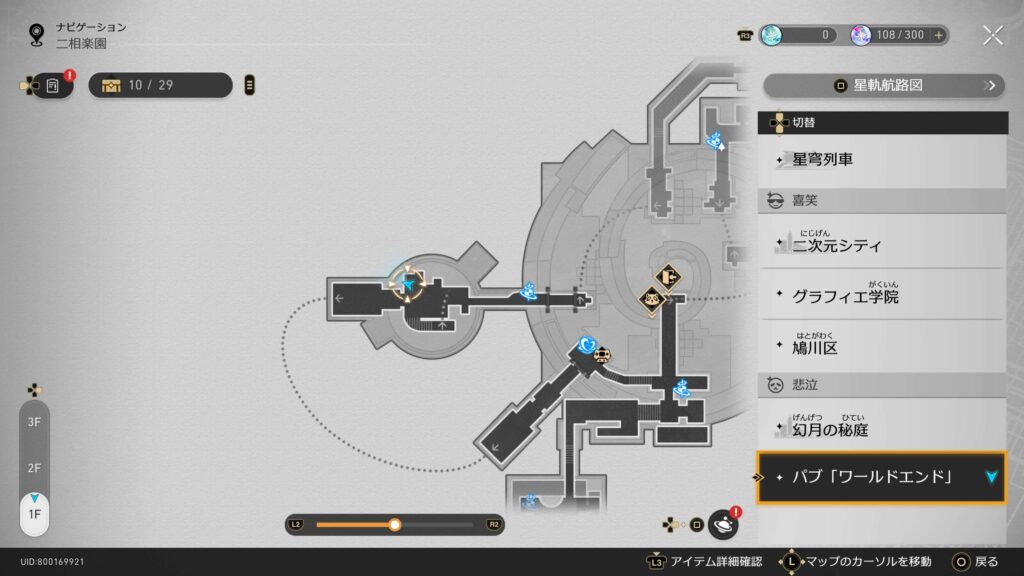1024x576 pixels.
Task: Switch map to グラフィエ学院
Action: coord(882,296)
